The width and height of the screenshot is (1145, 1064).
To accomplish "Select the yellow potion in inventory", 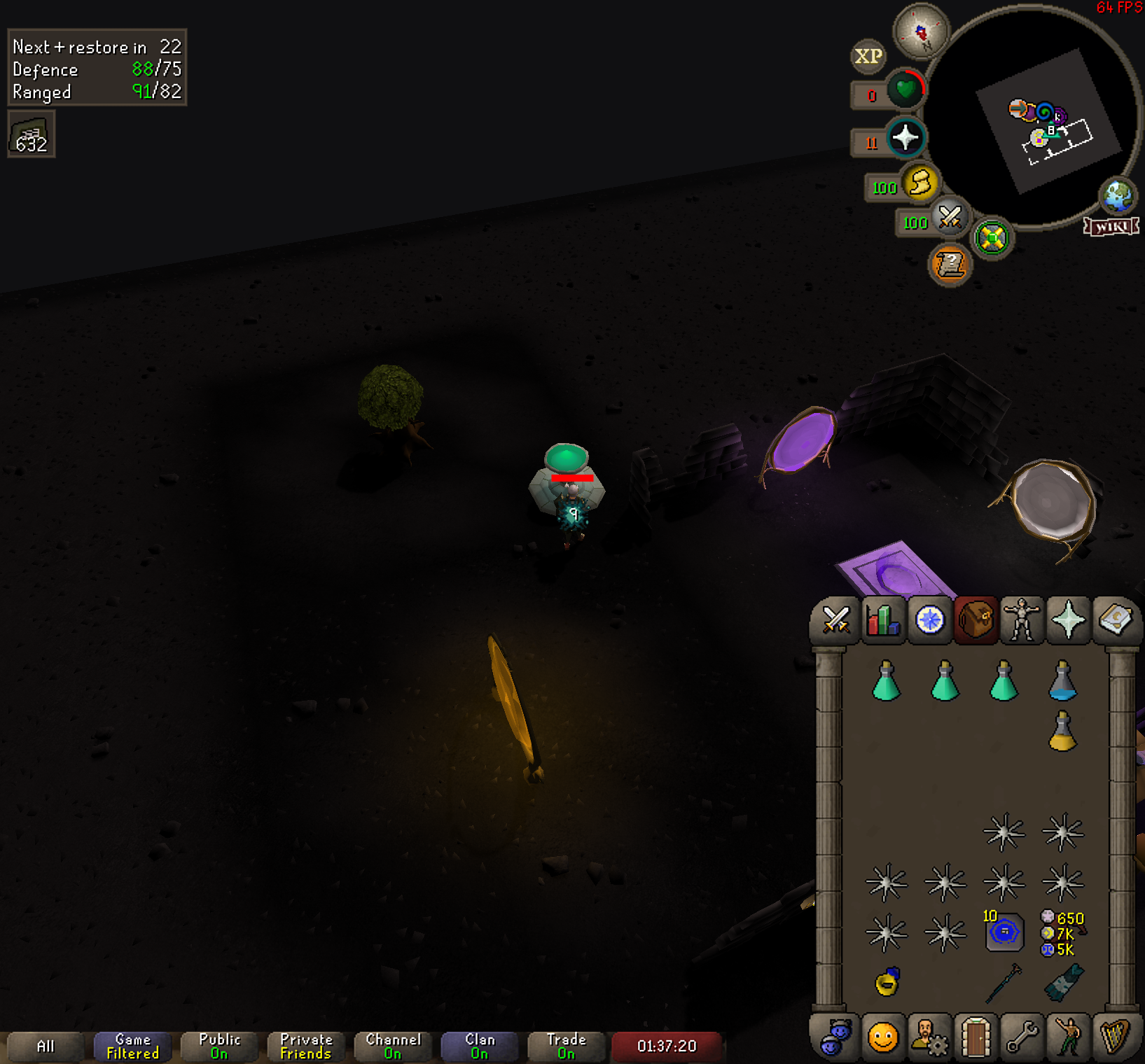I will click(1062, 731).
